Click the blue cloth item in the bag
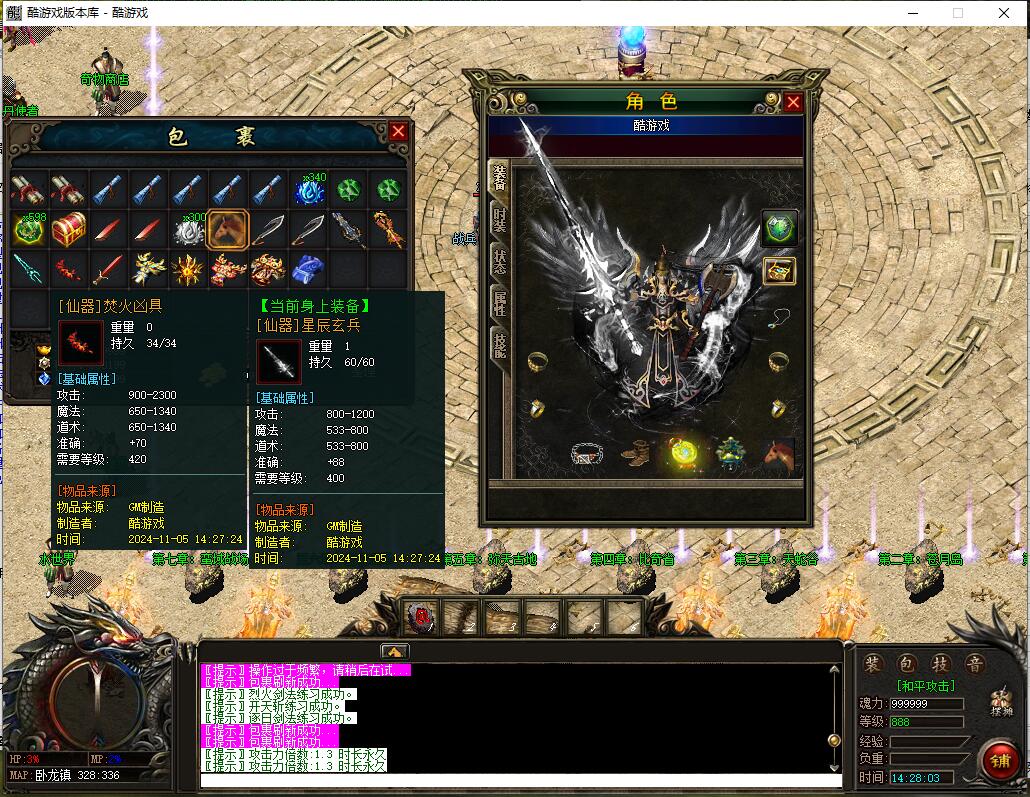 308,270
